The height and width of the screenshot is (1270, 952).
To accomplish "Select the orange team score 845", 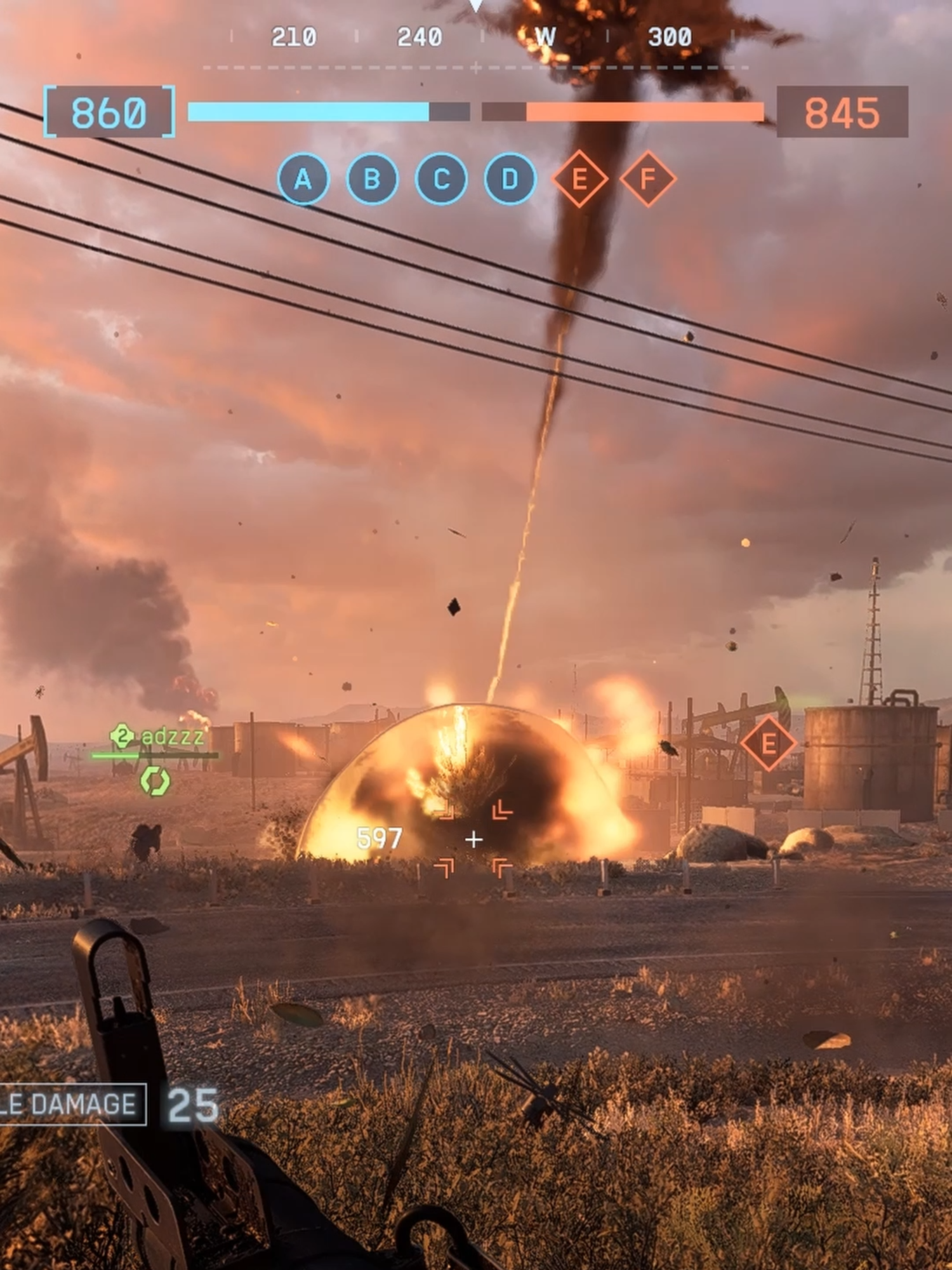I will 842,113.
